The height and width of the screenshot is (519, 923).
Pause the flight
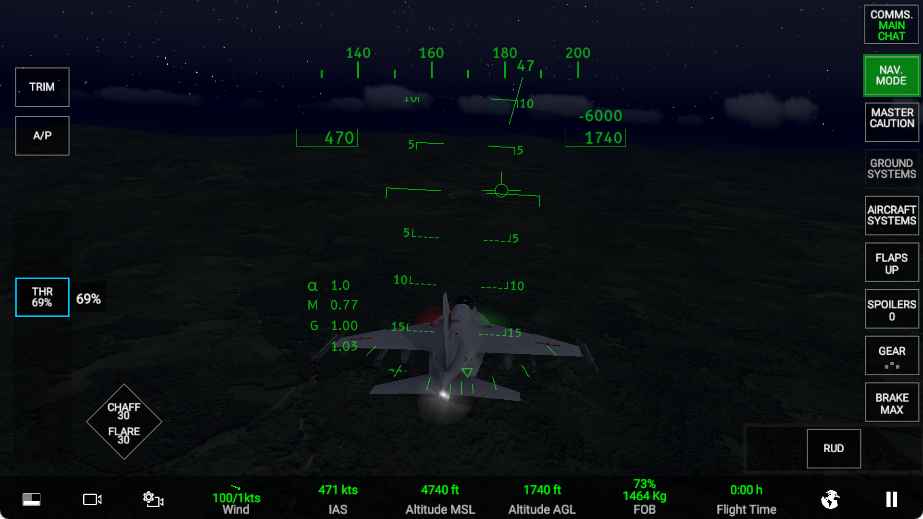pyautogui.click(x=890, y=499)
